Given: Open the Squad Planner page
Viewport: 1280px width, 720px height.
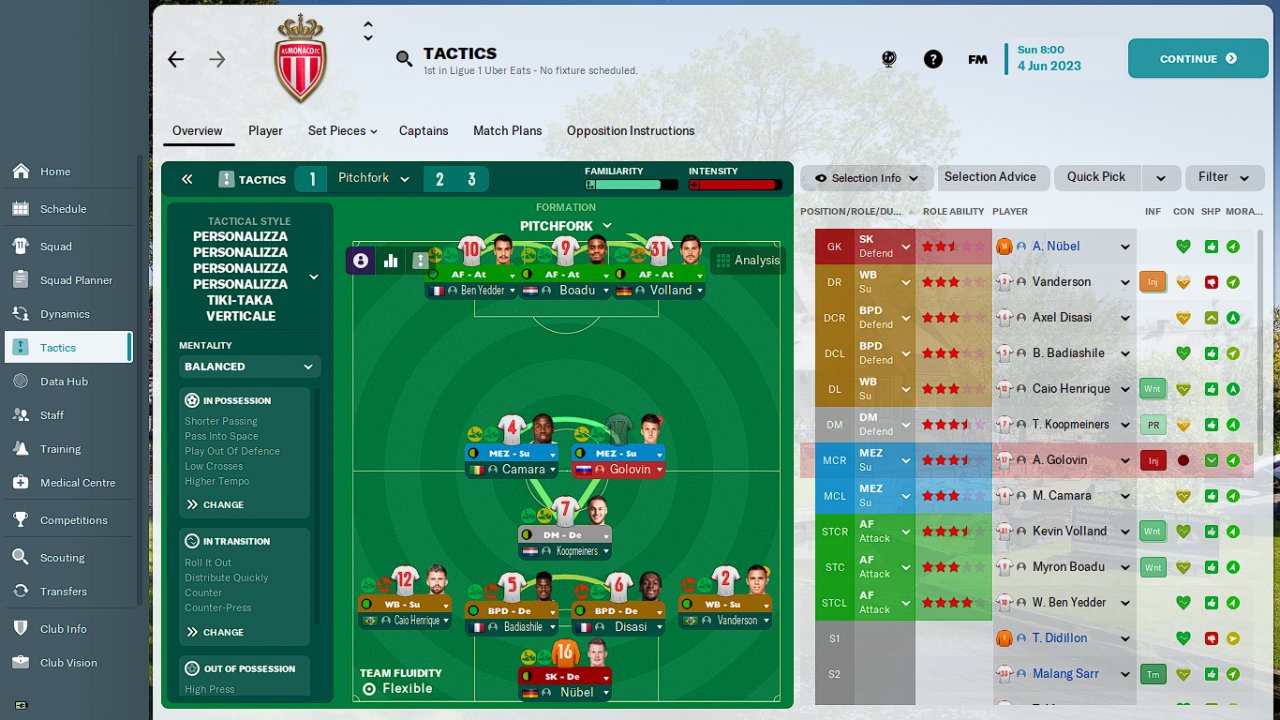Looking at the screenshot, I should pos(76,280).
